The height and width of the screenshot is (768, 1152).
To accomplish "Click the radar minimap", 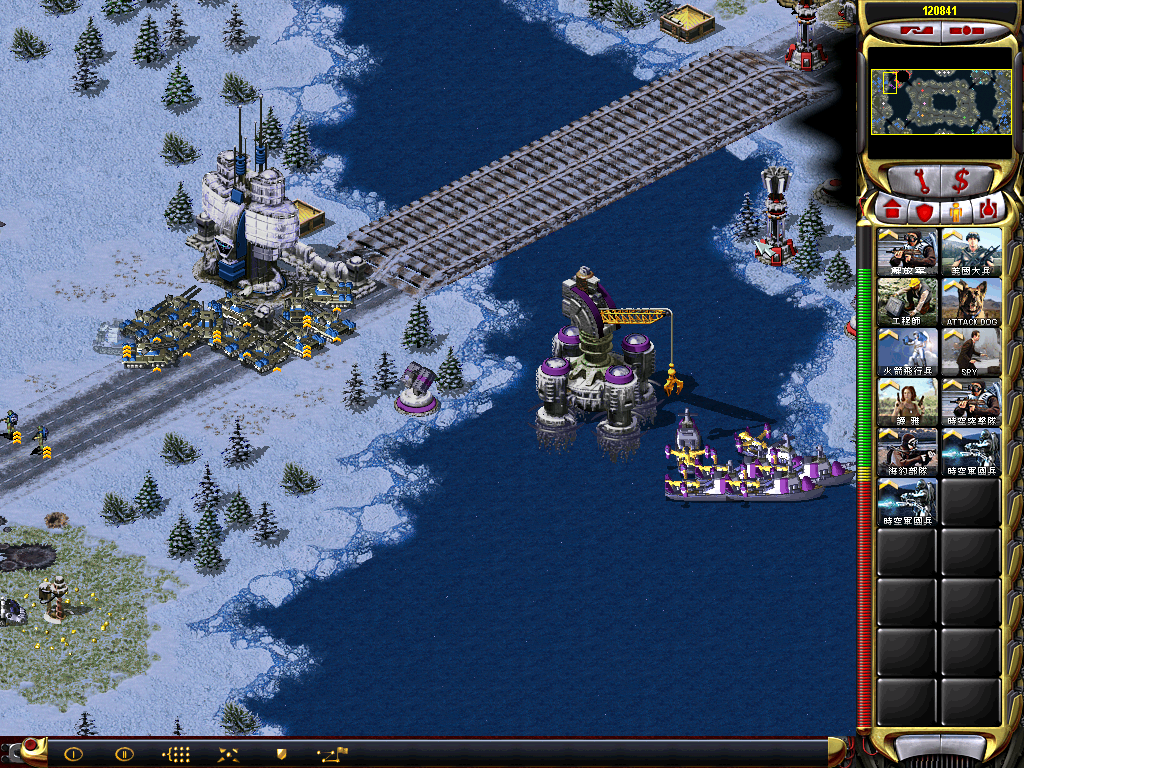I will coord(940,102).
